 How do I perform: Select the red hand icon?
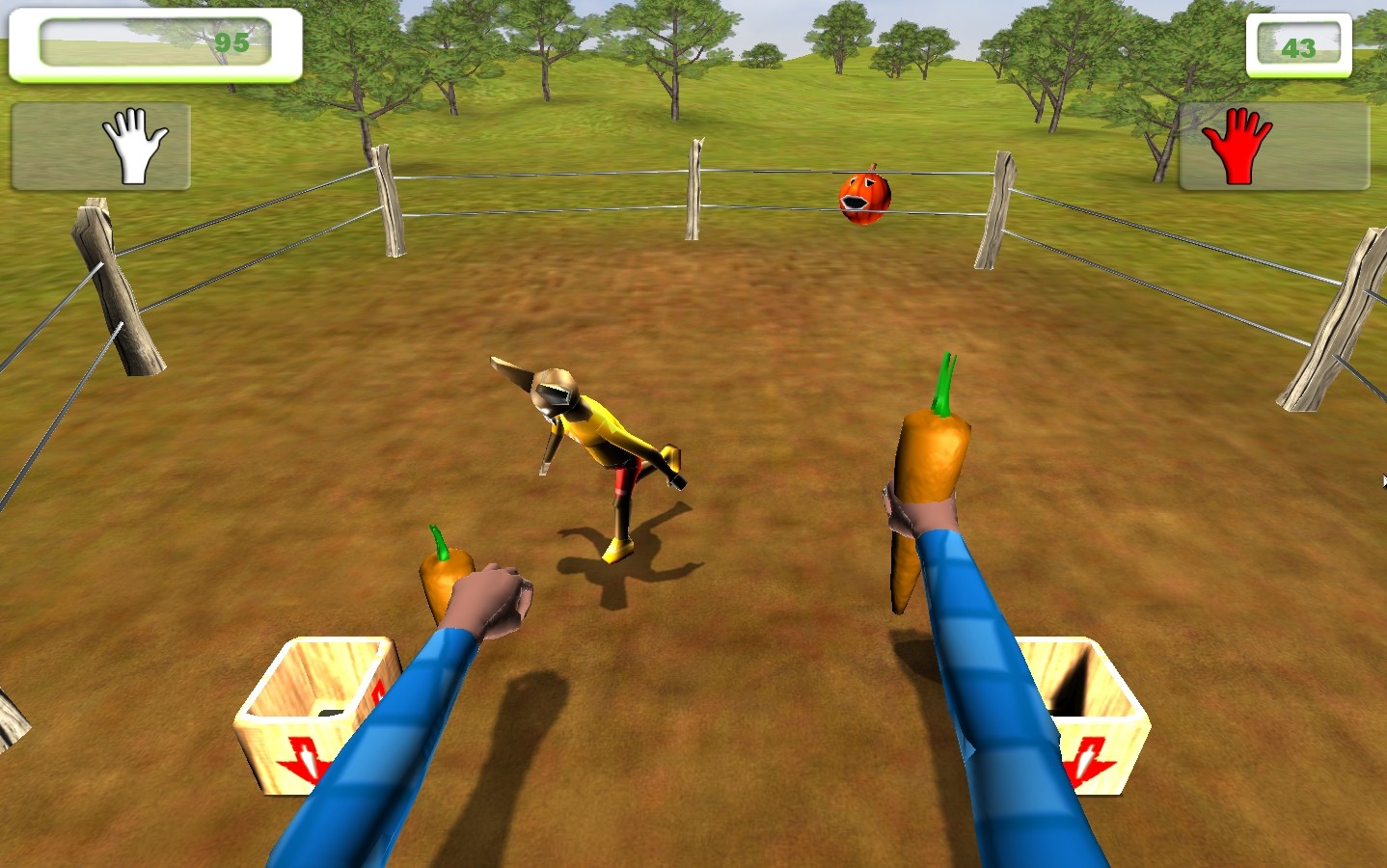tap(1237, 147)
